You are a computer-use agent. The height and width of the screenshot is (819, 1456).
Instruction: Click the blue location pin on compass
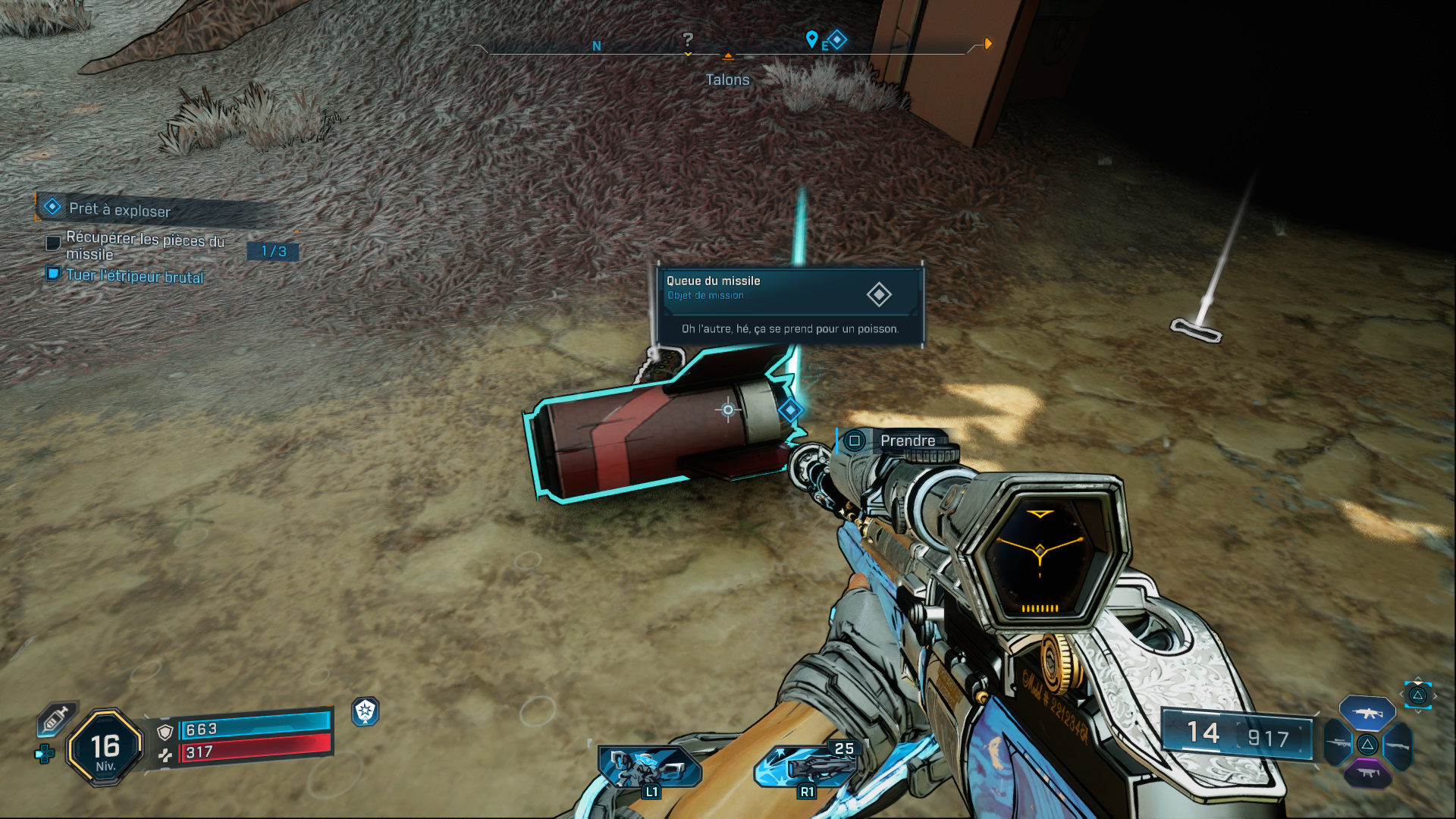click(x=811, y=38)
